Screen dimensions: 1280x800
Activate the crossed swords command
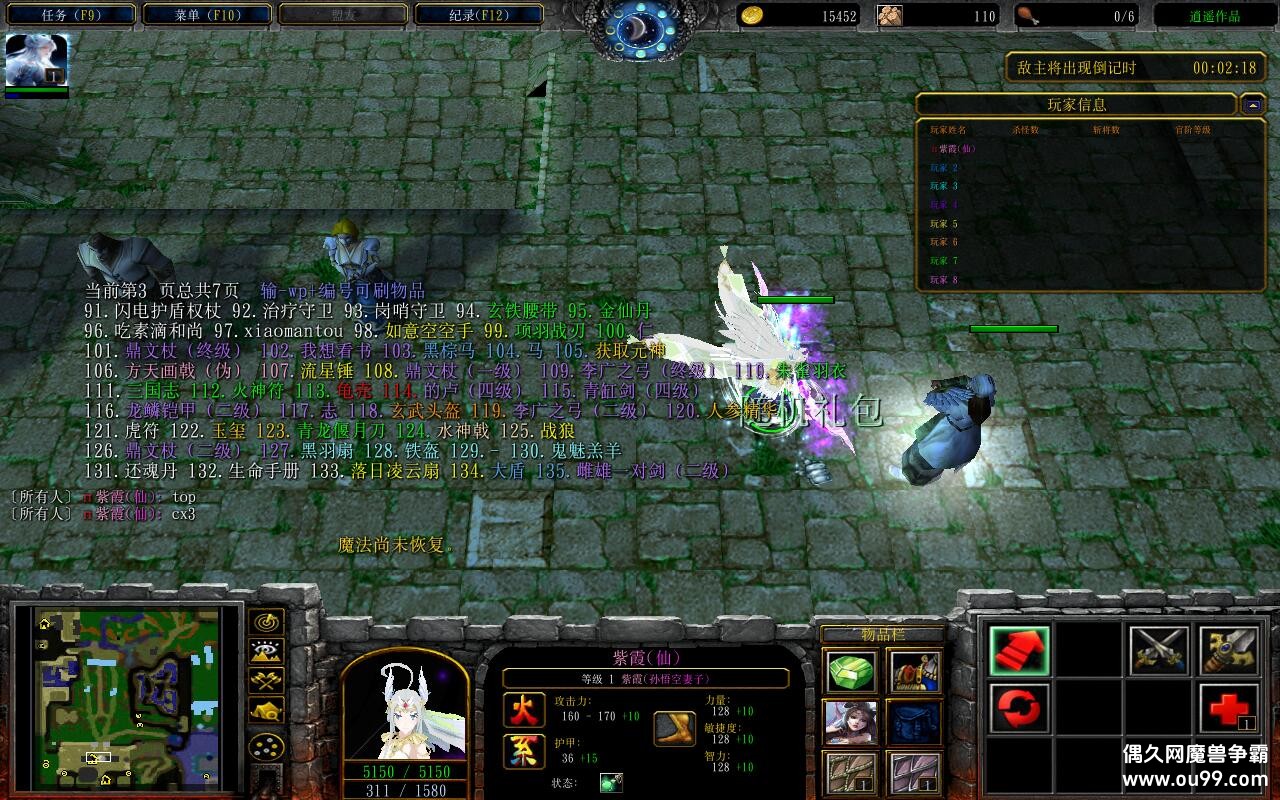[1159, 651]
